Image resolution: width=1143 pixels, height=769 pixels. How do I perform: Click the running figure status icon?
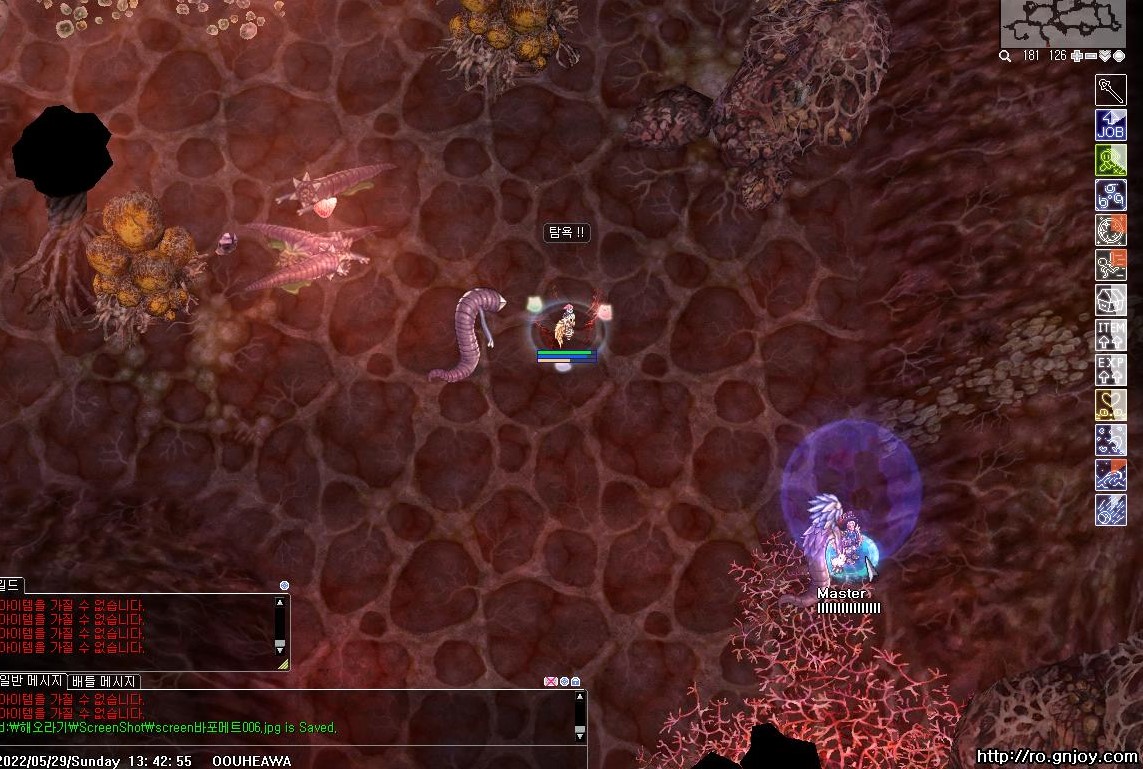(x=1110, y=265)
